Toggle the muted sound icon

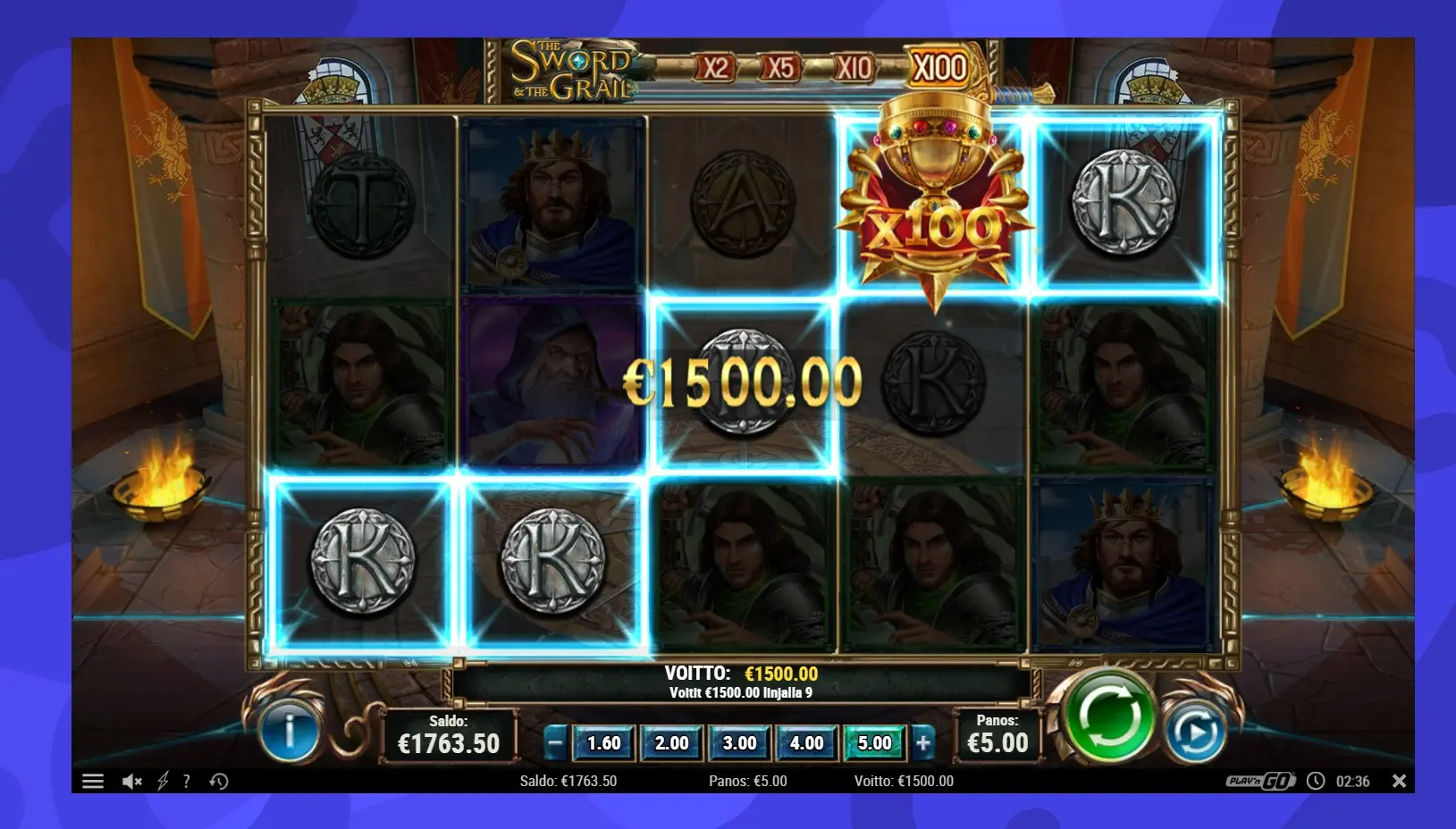click(132, 782)
